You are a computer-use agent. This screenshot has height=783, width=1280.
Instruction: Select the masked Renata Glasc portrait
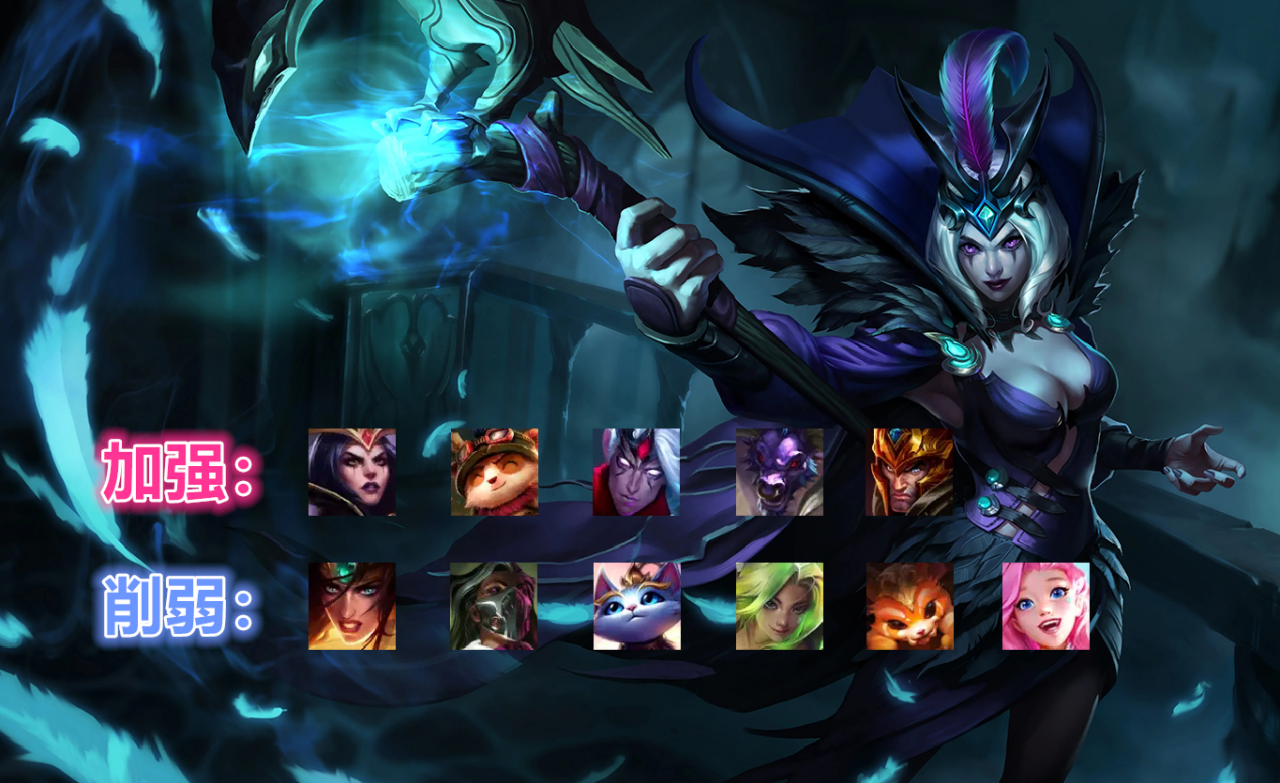pyautogui.click(x=494, y=606)
